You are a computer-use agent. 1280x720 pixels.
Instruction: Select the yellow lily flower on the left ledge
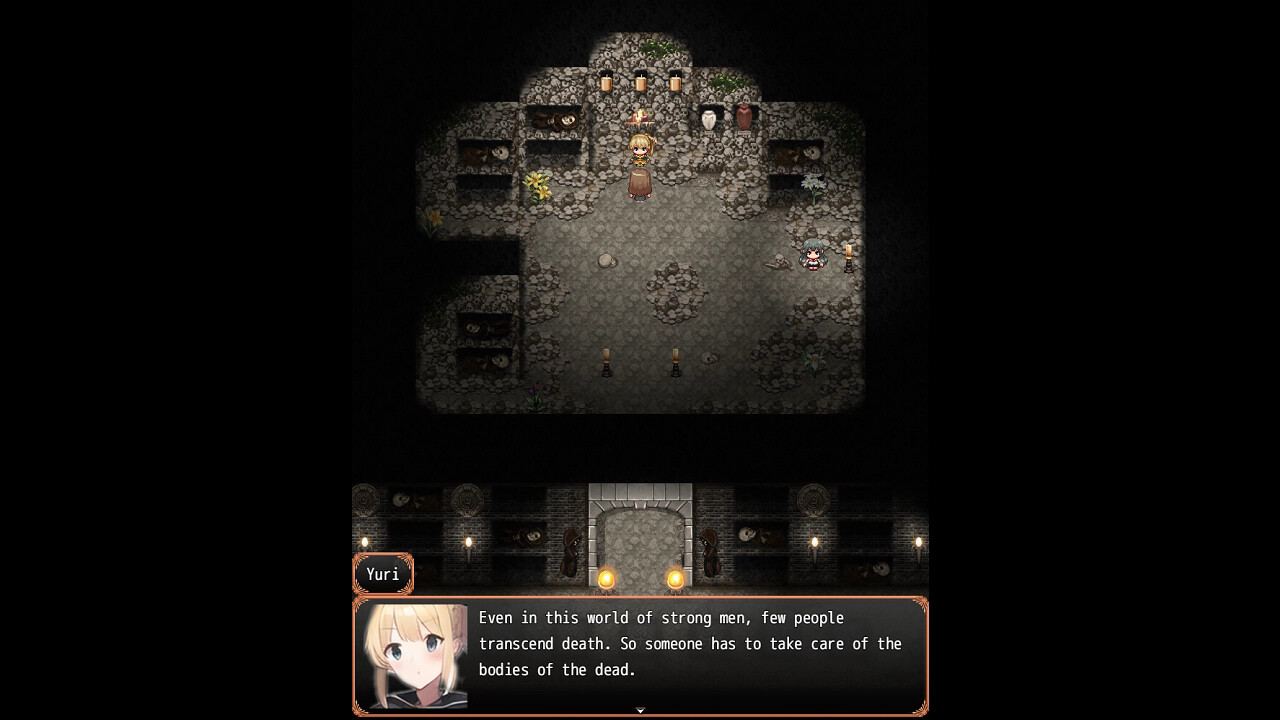[x=535, y=185]
